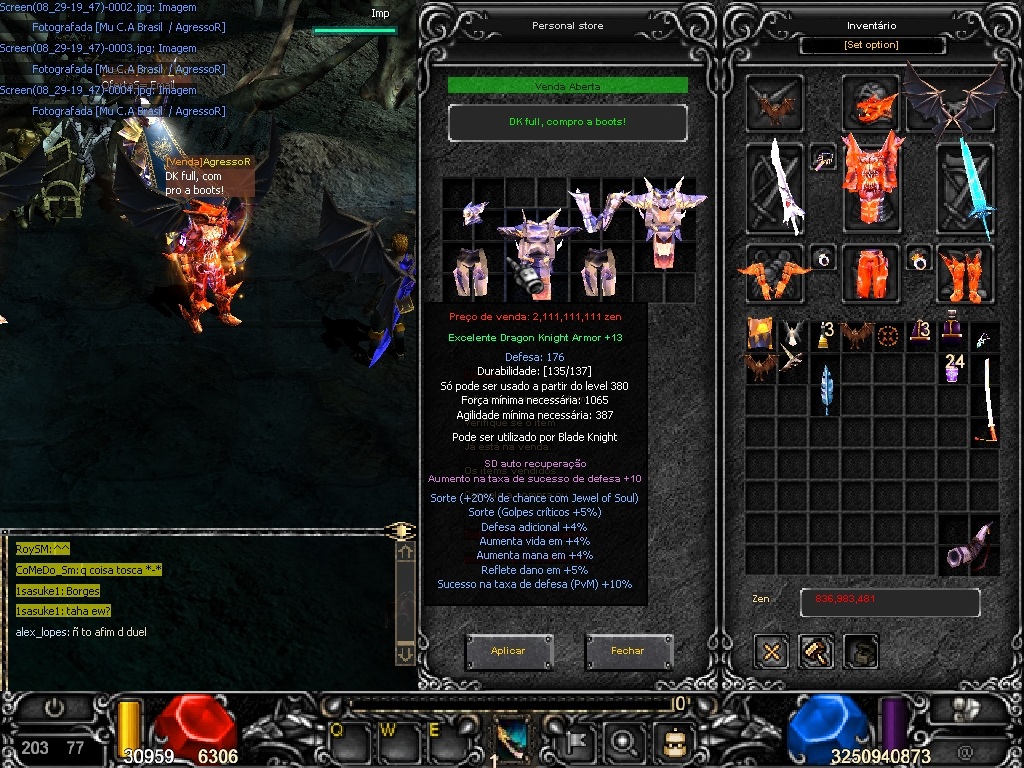
Task: Click the hammer repair button in the inventory
Action: 817,651
